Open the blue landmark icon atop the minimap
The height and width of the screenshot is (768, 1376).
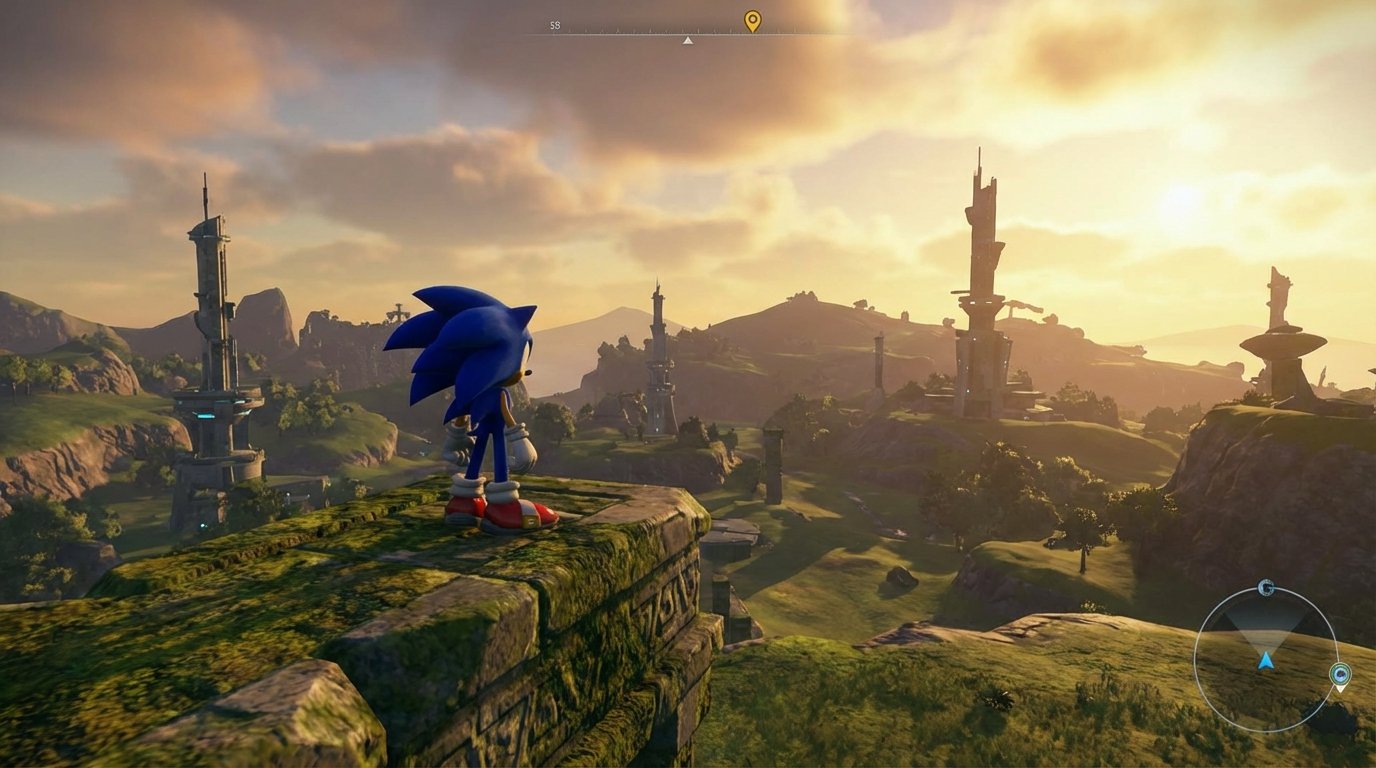(1265, 588)
